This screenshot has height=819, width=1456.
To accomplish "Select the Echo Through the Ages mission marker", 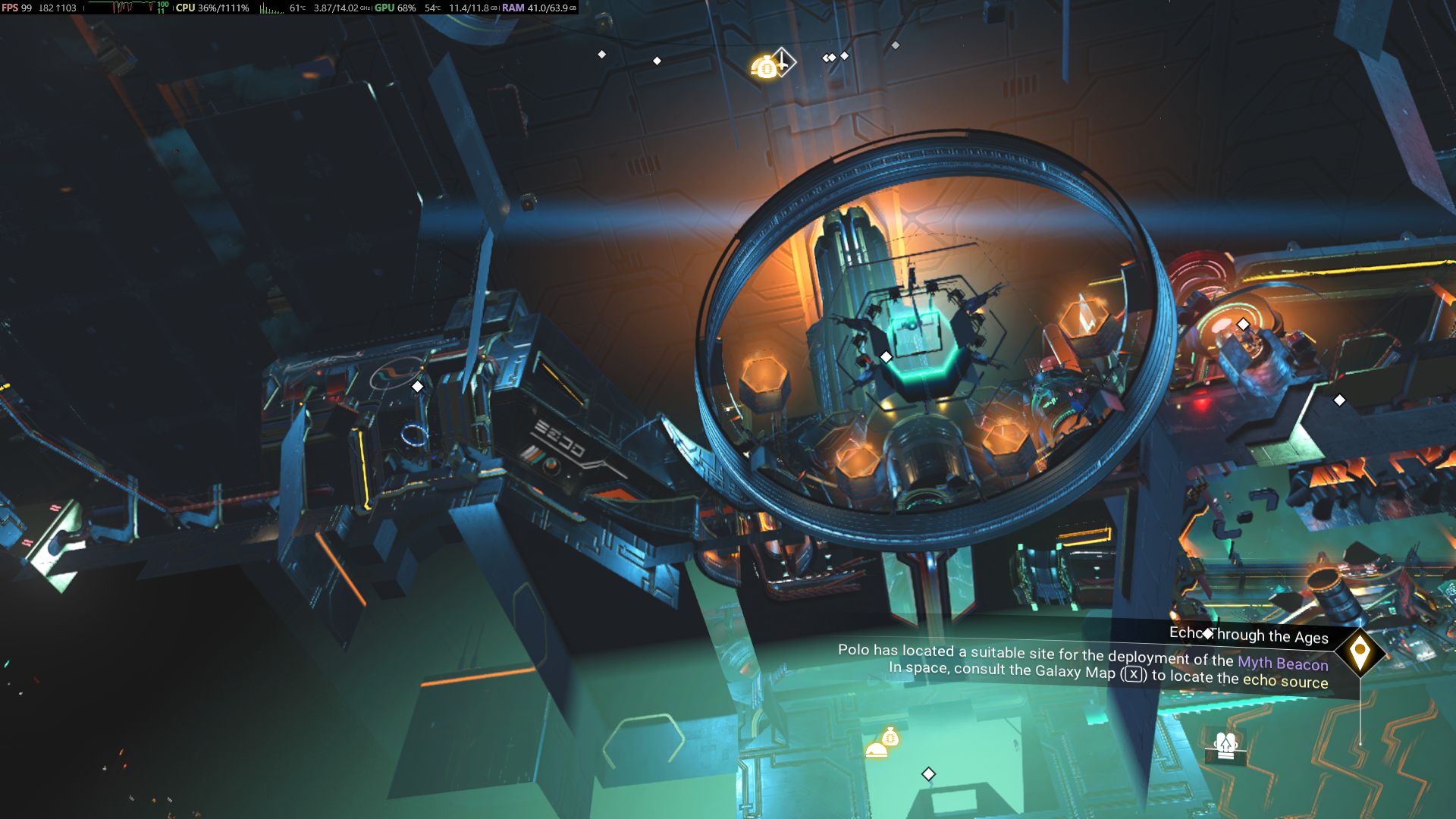I will pos(1360,651).
